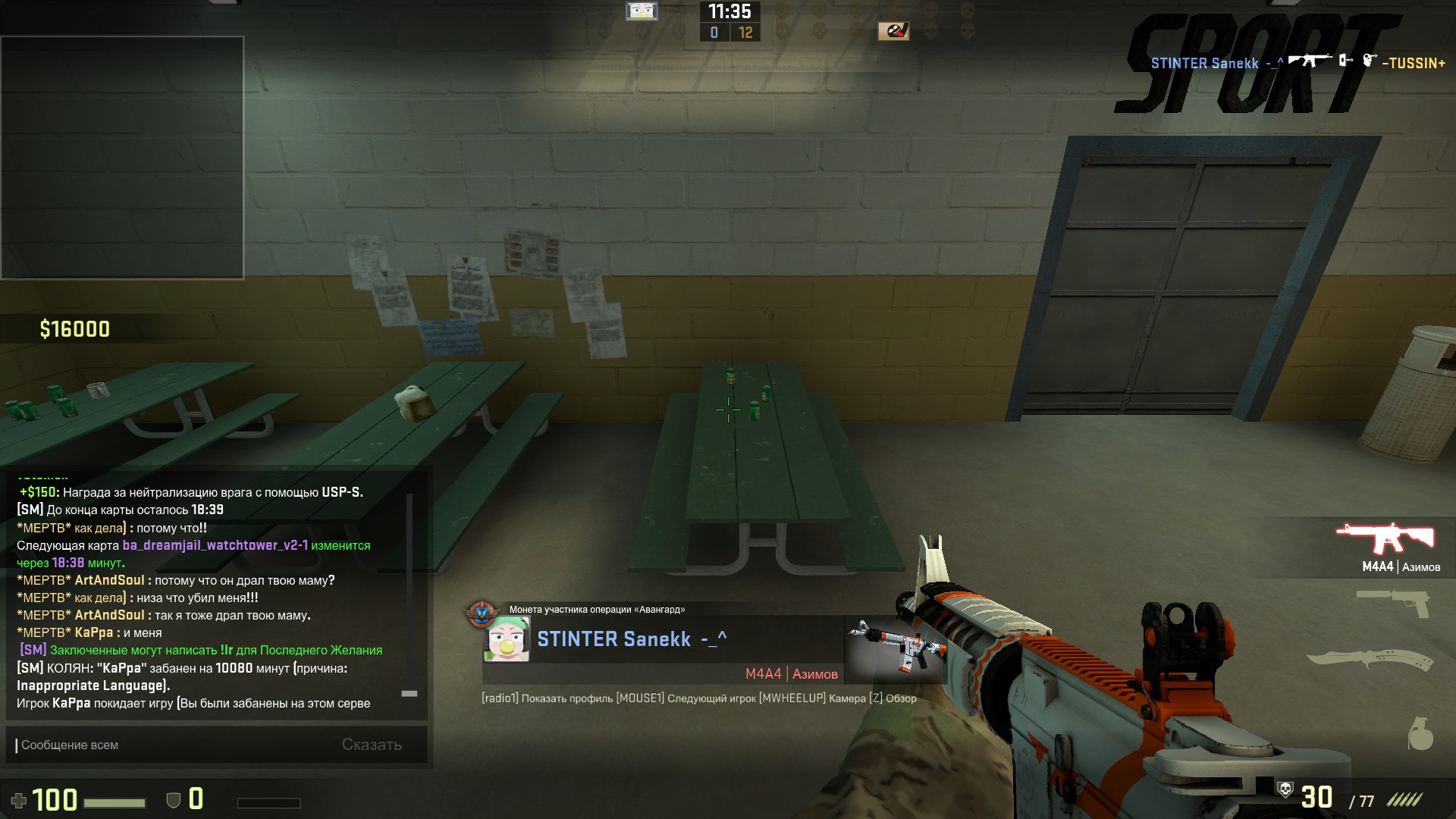Select the silenced pistol weapon slot

click(1394, 604)
